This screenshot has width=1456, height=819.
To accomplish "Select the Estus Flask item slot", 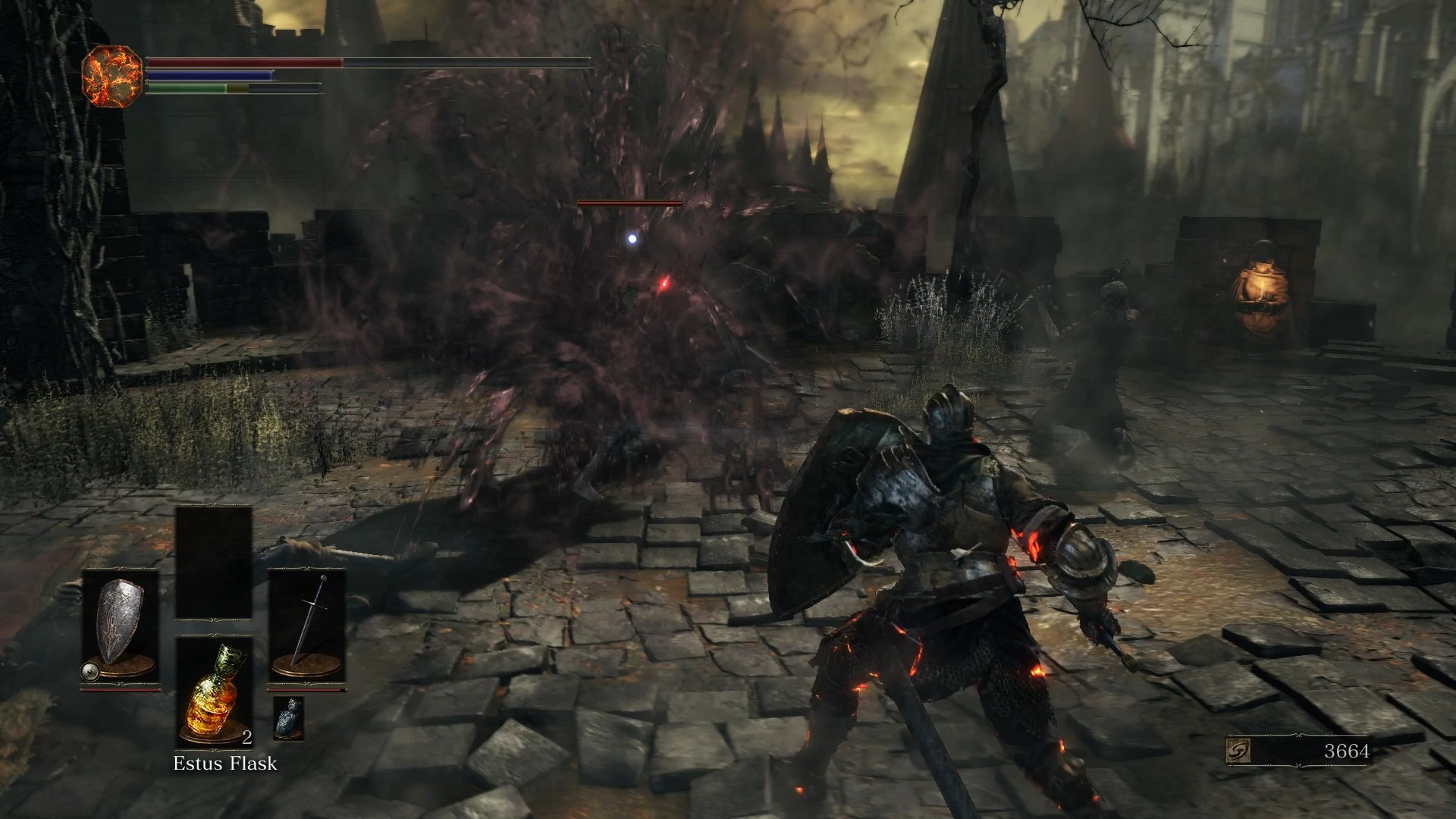I will click(x=215, y=692).
